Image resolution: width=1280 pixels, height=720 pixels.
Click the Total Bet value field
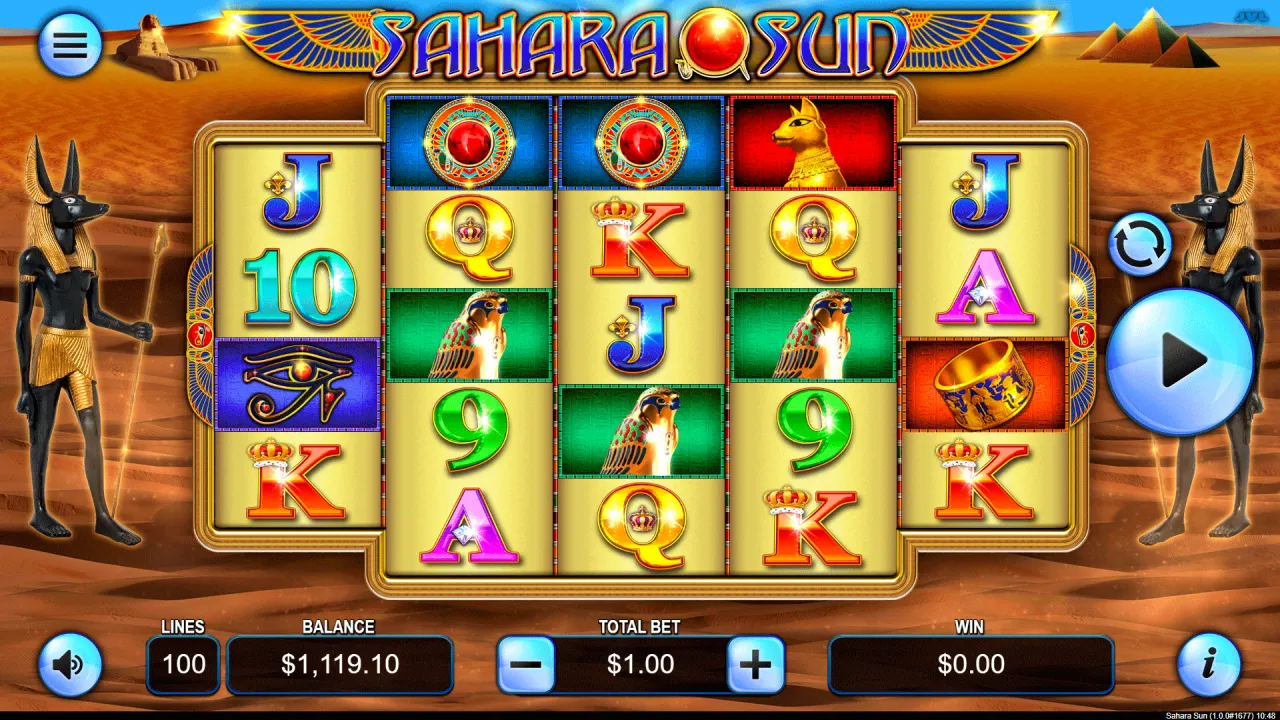(x=640, y=665)
